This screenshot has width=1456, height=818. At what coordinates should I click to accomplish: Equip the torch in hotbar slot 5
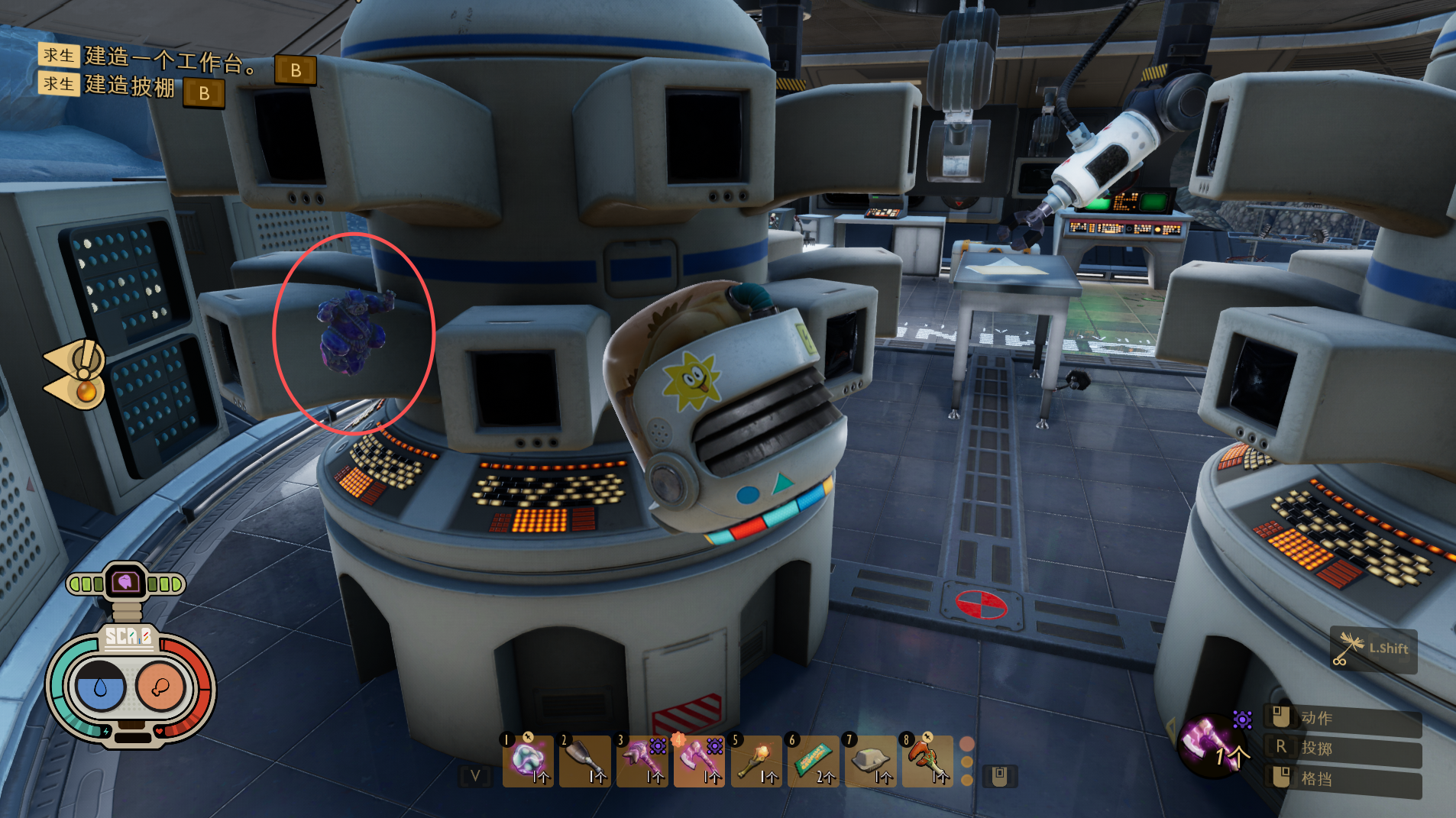pyautogui.click(x=756, y=761)
